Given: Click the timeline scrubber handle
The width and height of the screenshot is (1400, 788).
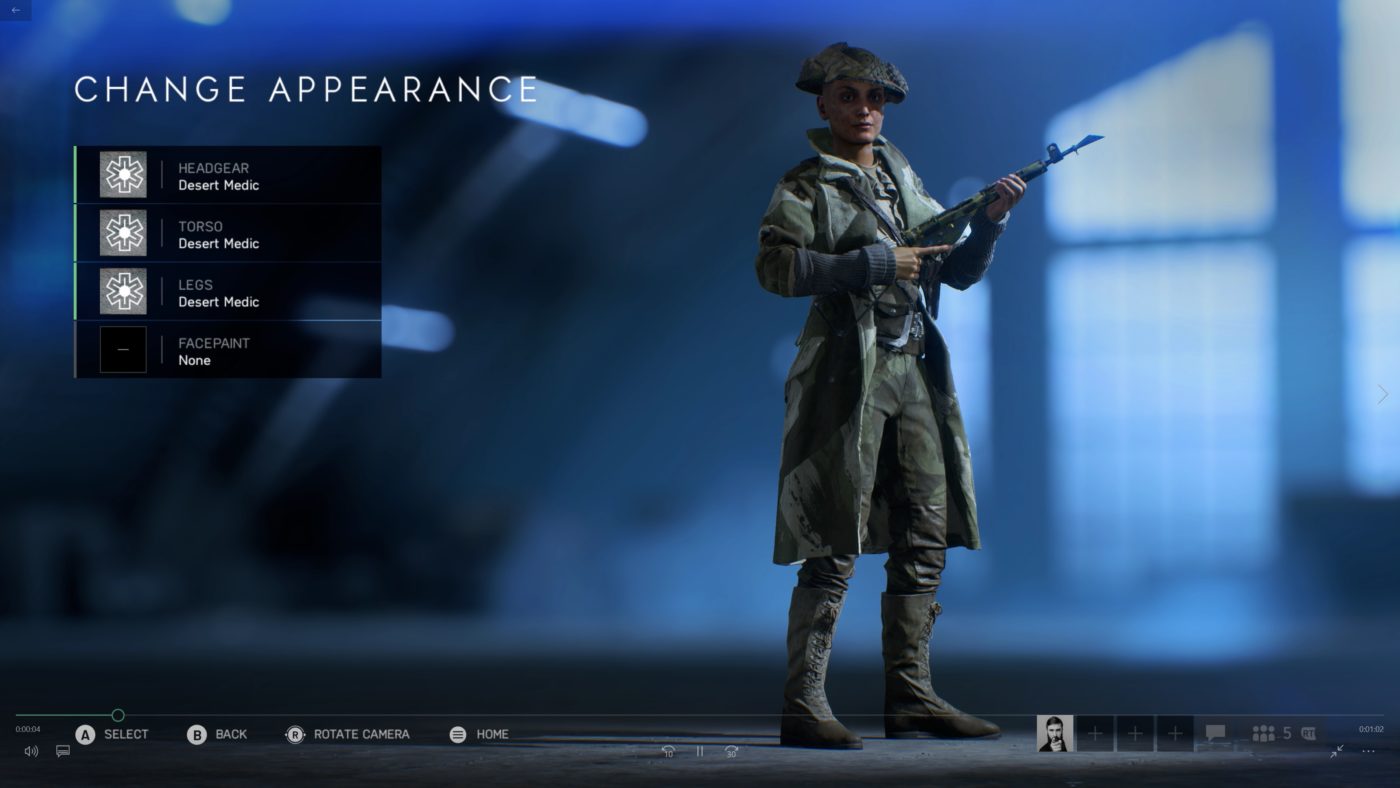Looking at the screenshot, I should coord(117,715).
